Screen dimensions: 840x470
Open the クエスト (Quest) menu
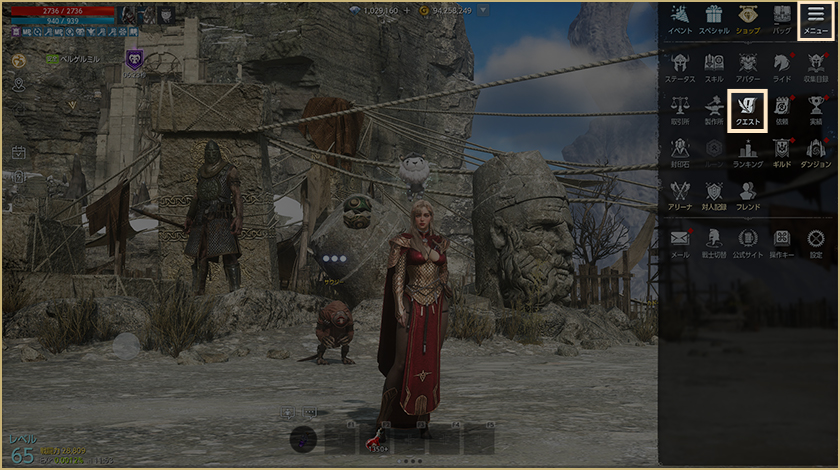[748, 110]
